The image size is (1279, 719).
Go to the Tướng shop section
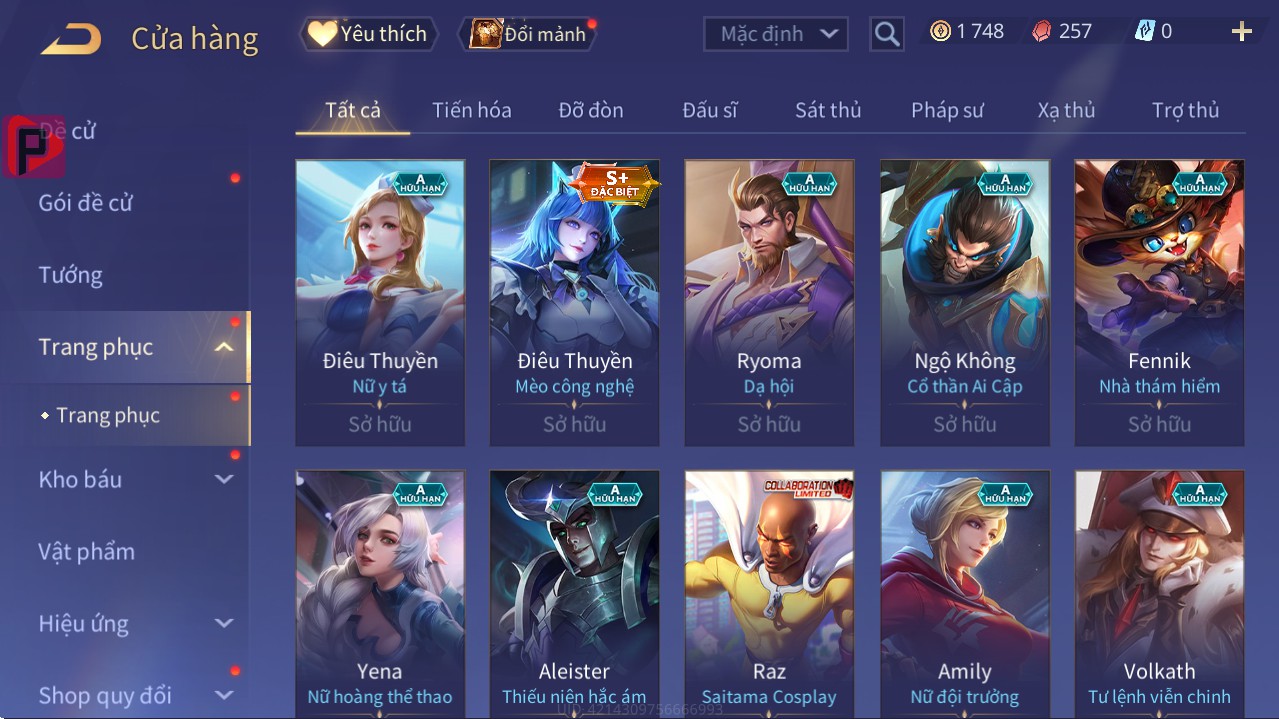pos(71,275)
